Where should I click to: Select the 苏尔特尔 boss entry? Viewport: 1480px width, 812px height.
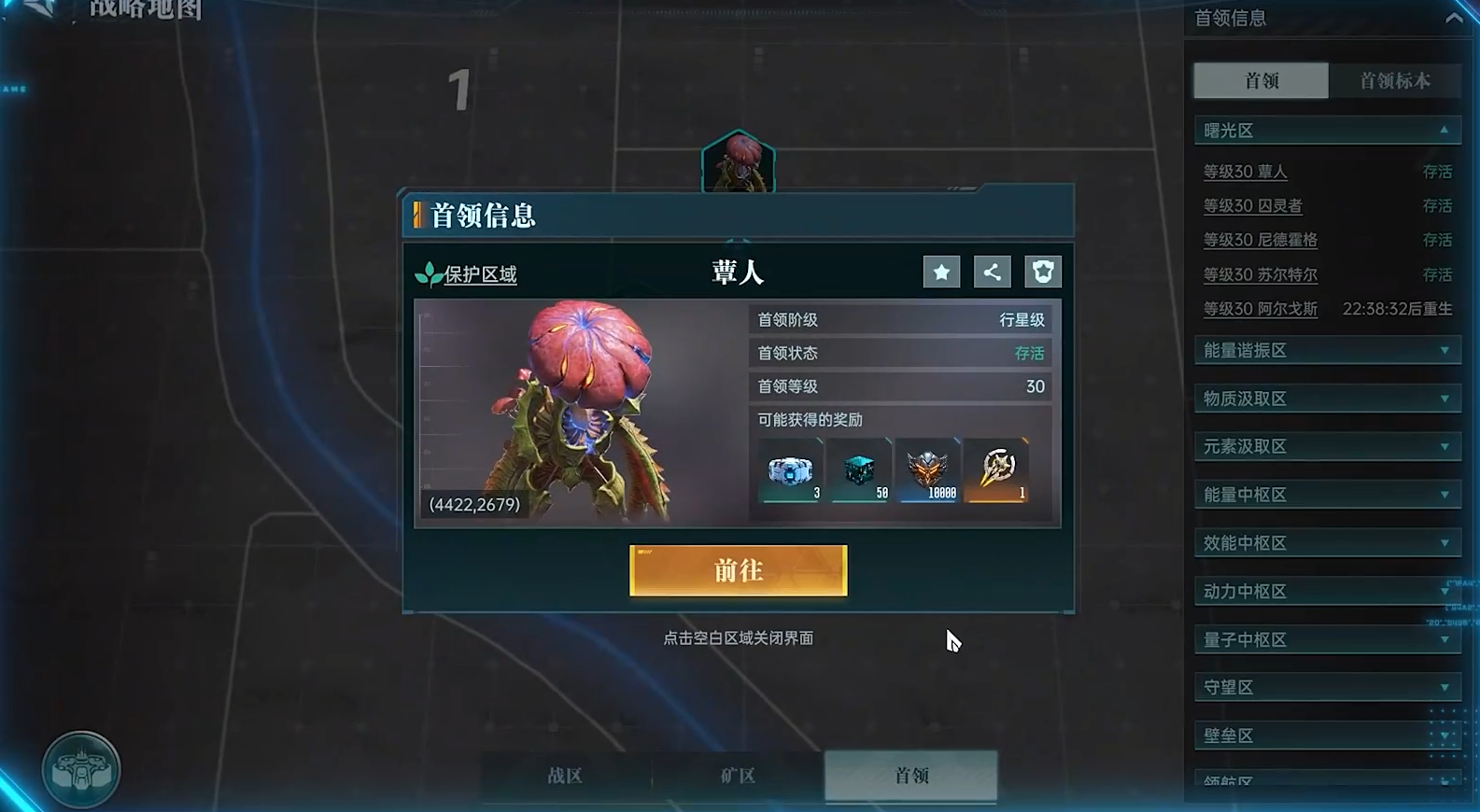pyautogui.click(x=1259, y=274)
